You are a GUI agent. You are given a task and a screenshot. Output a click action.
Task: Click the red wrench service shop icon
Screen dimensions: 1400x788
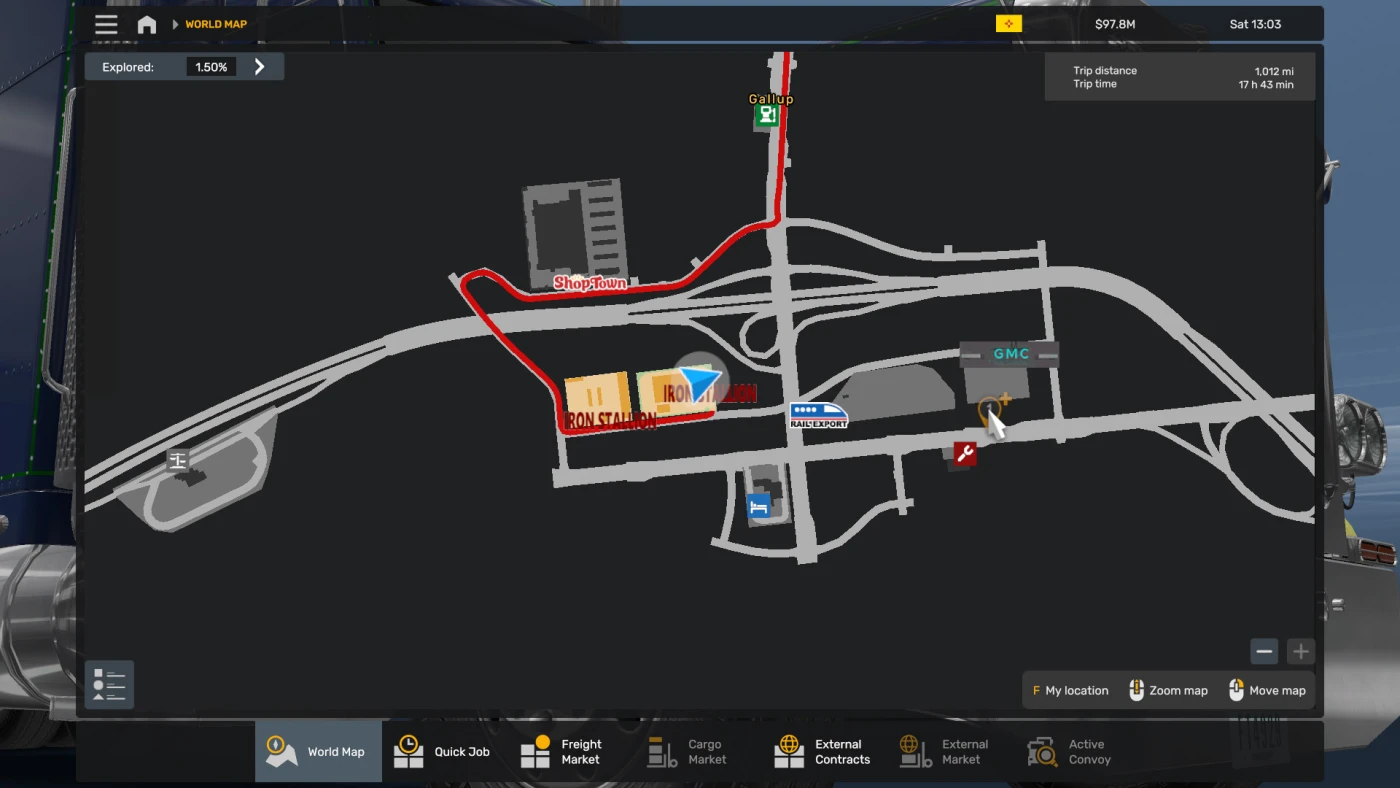(x=962, y=455)
